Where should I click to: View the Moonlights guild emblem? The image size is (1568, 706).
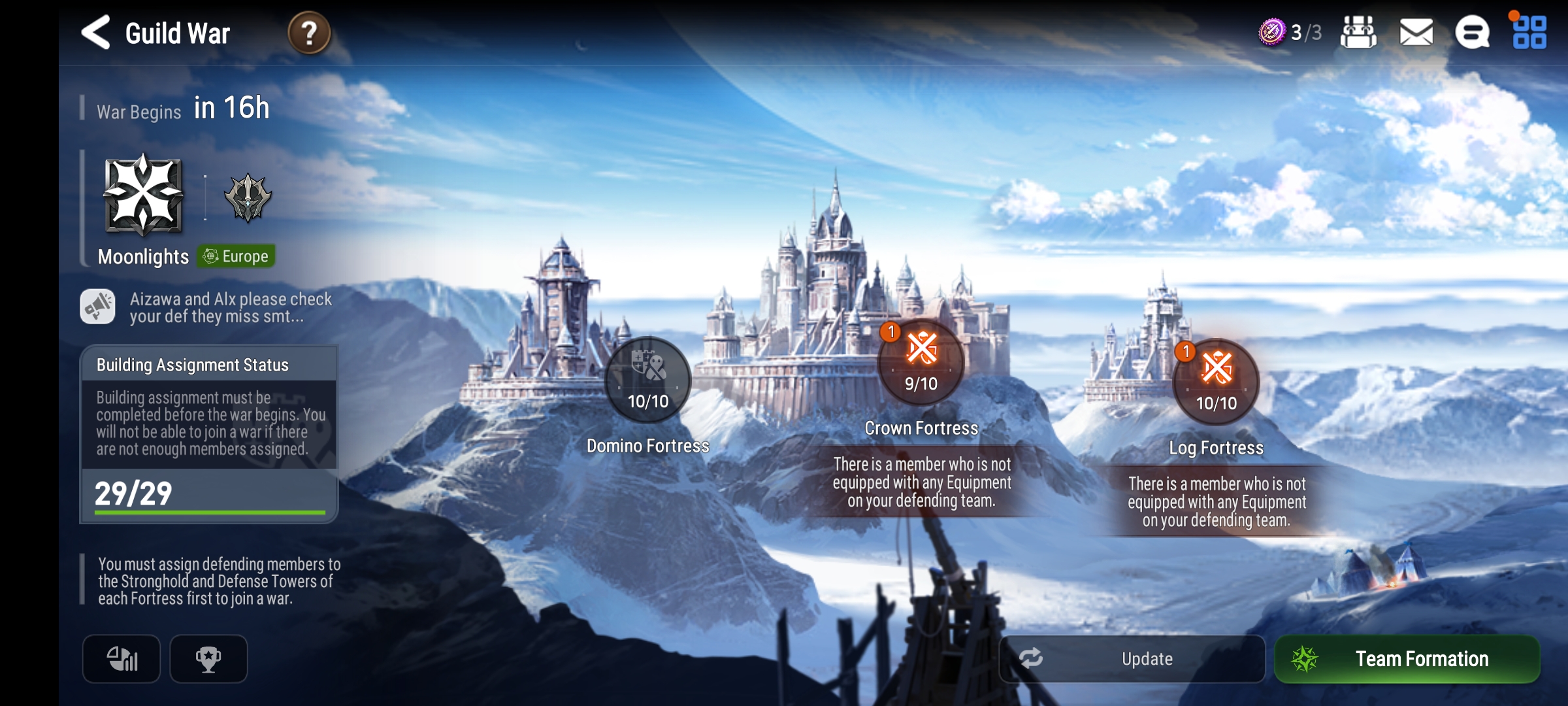pyautogui.click(x=144, y=195)
